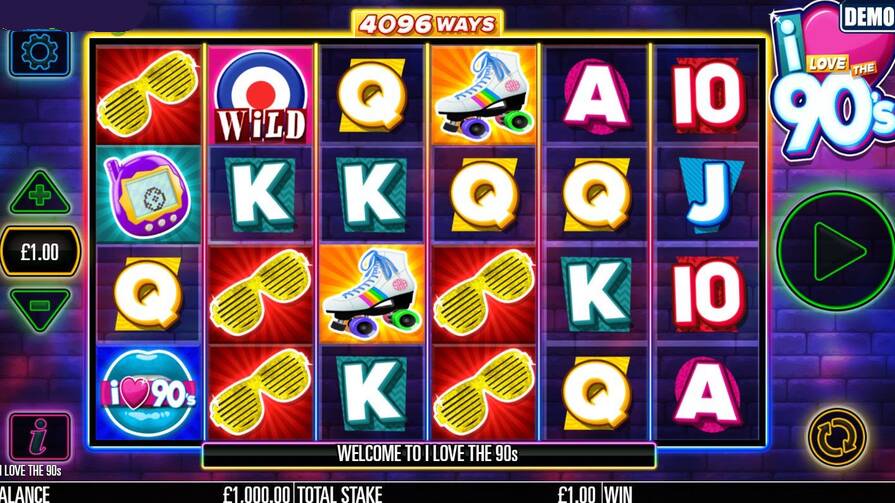Activate the gold autoplay button

[x=837, y=437]
